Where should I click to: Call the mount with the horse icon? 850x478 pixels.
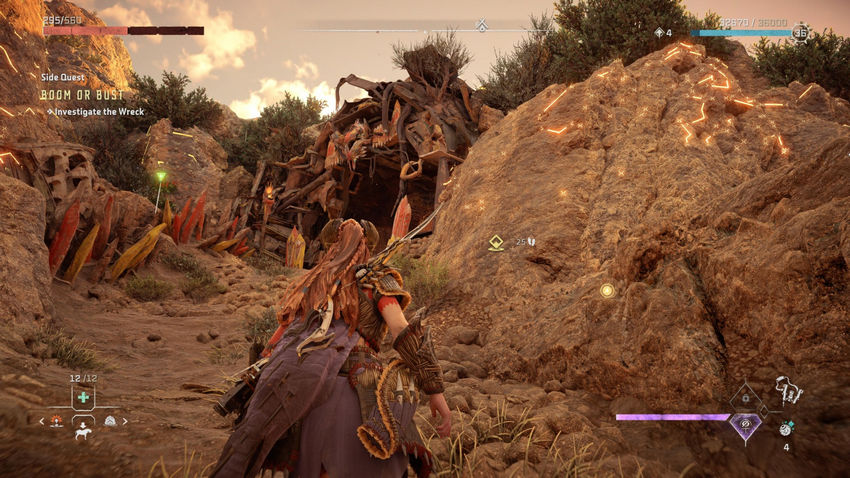84,434
